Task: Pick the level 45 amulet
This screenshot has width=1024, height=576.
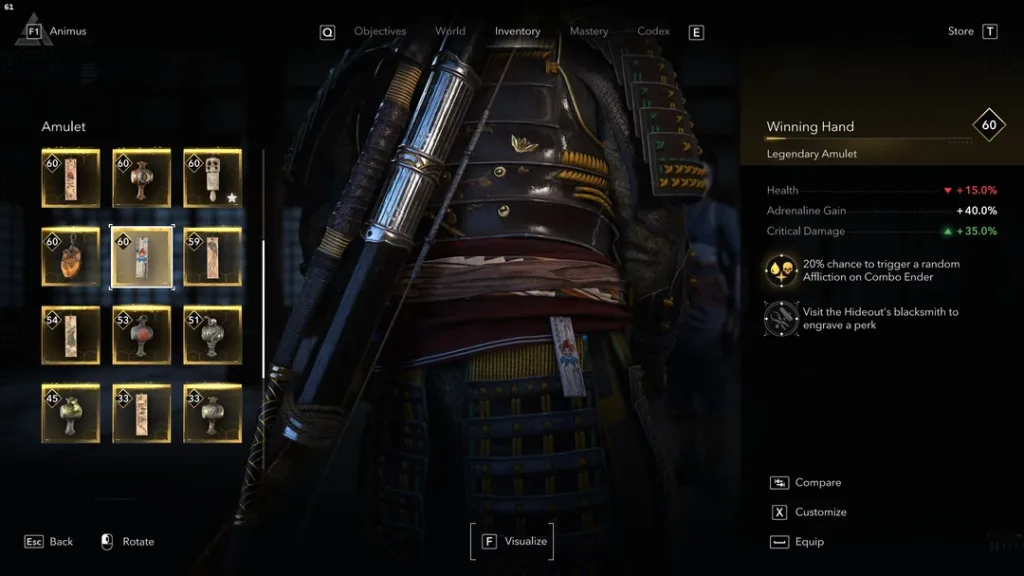Action: pyautogui.click(x=71, y=413)
